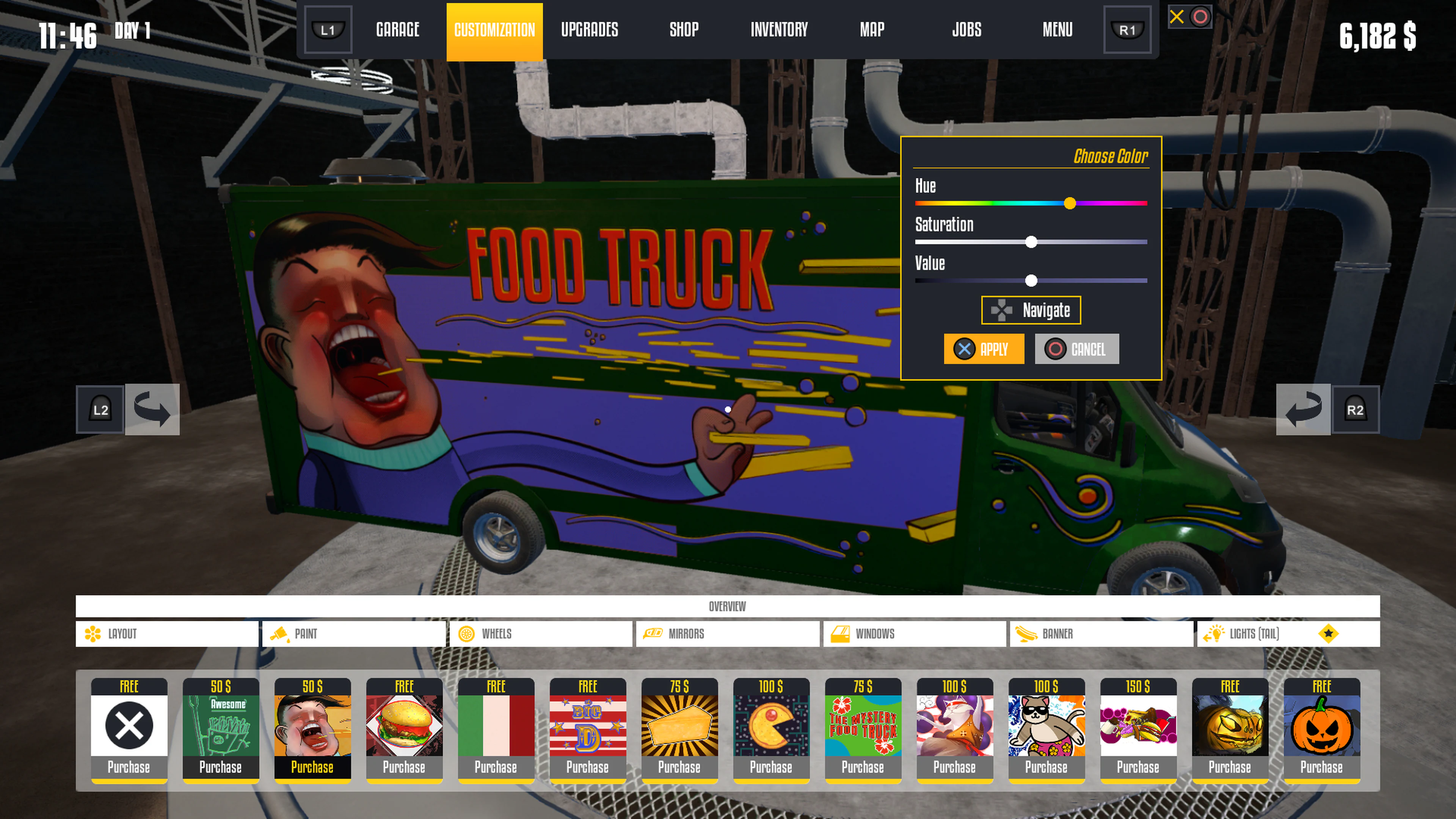The image size is (1456, 819).
Task: Select the Windows customization icon
Action: click(x=842, y=634)
